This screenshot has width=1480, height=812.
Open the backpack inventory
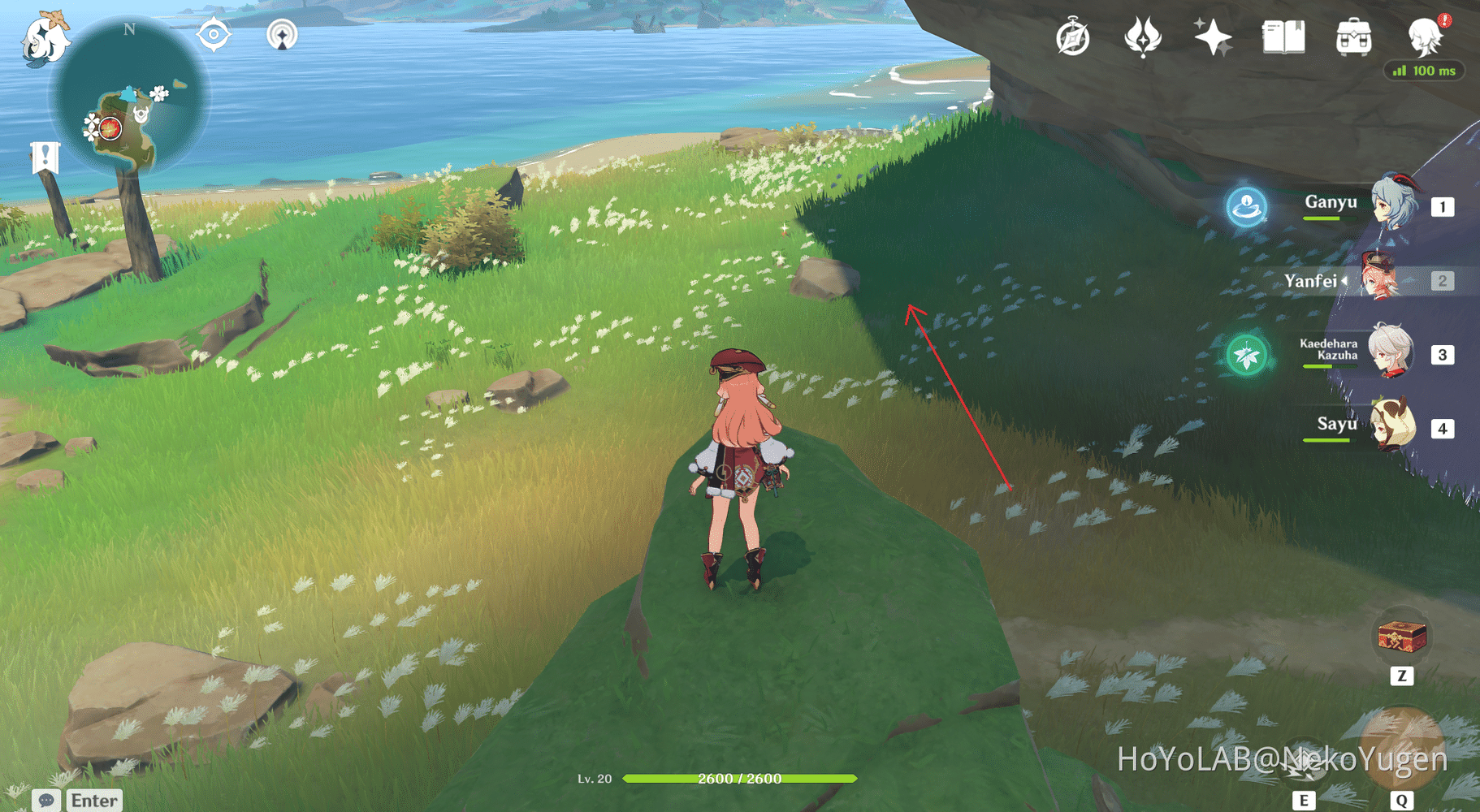pyautogui.click(x=1353, y=37)
